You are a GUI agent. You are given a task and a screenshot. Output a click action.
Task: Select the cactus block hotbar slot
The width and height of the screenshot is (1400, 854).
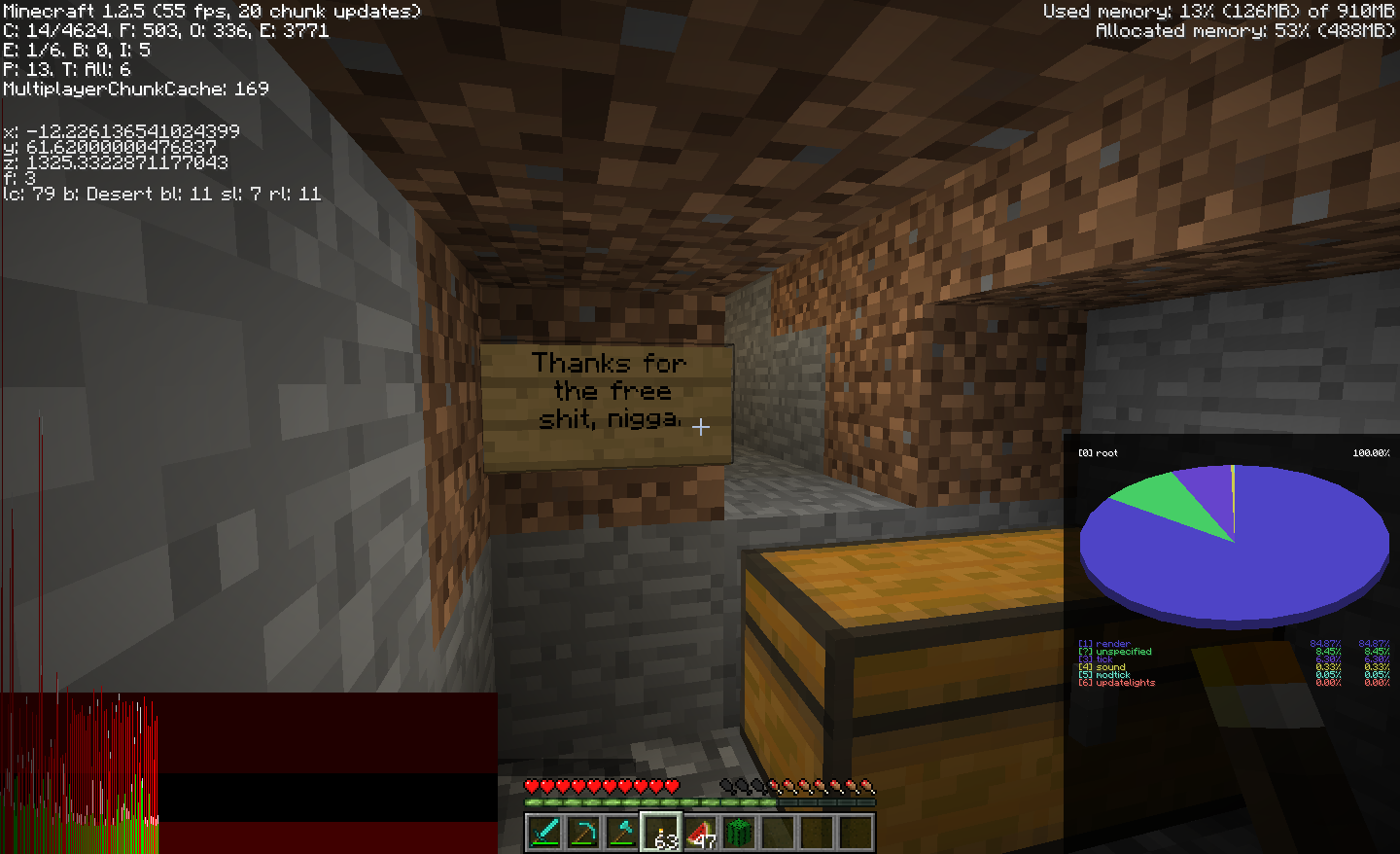[x=739, y=833]
